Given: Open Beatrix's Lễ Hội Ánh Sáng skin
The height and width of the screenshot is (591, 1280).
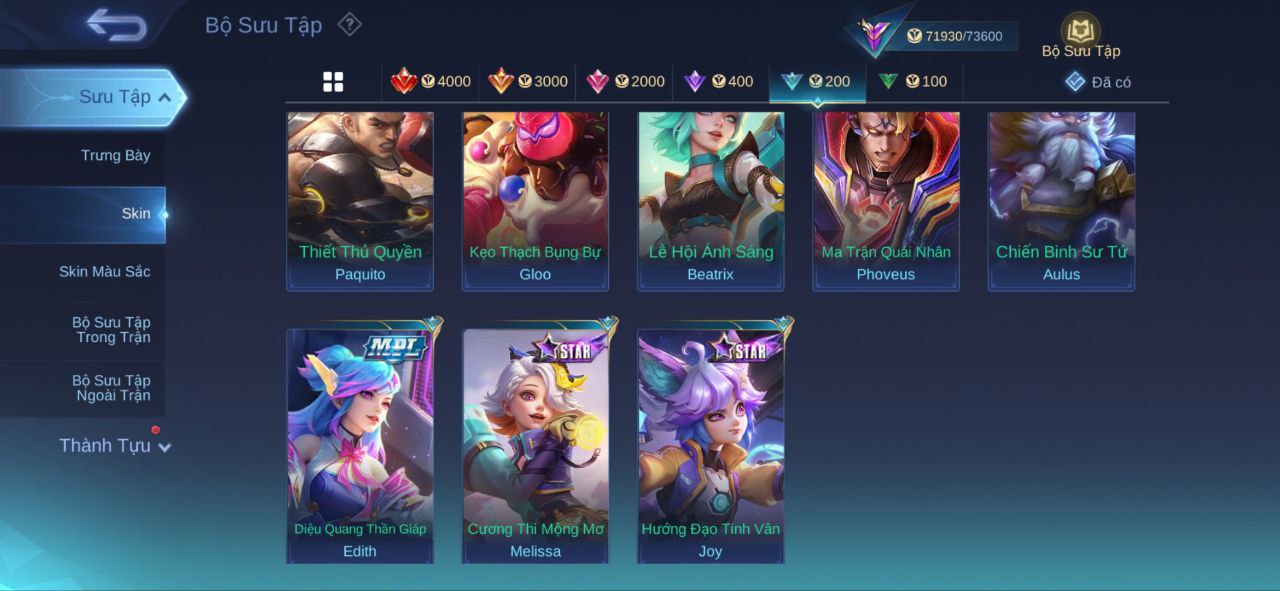Looking at the screenshot, I should [x=711, y=200].
